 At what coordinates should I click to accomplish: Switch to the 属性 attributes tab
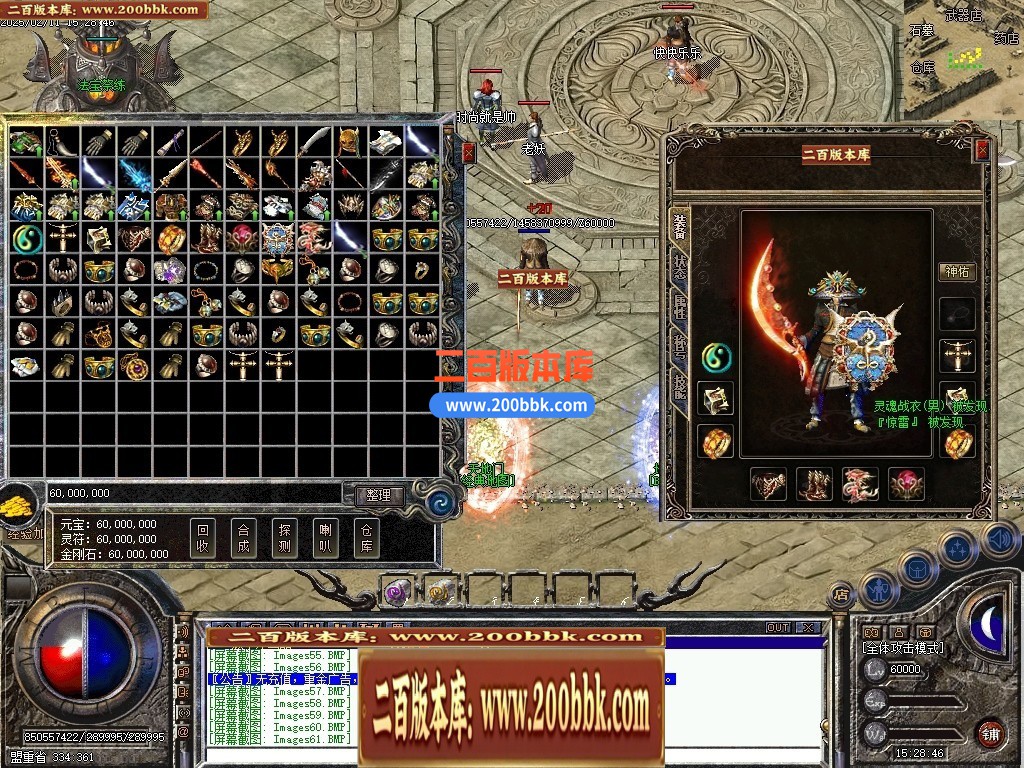point(680,306)
